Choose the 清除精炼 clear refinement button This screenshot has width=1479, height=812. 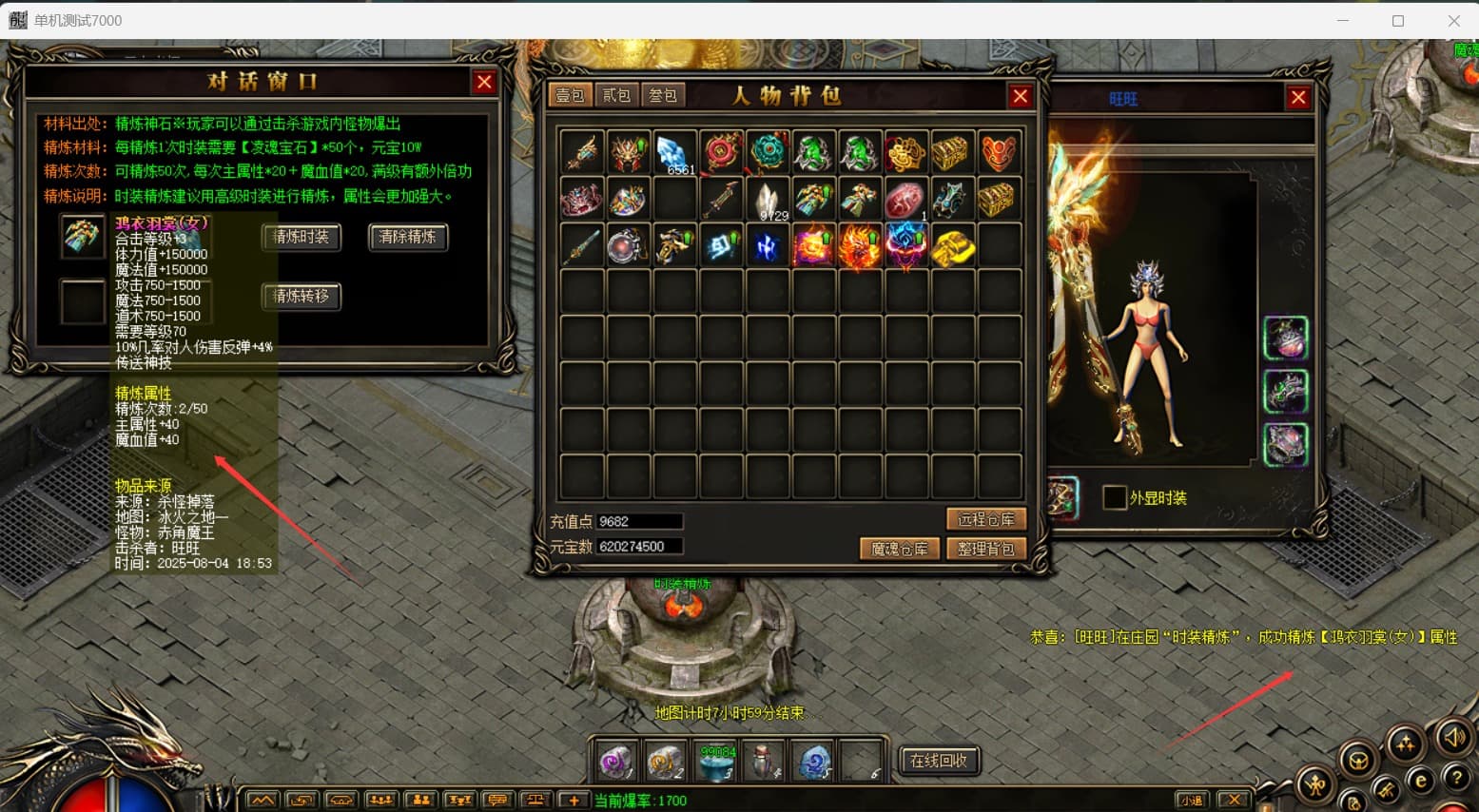407,238
